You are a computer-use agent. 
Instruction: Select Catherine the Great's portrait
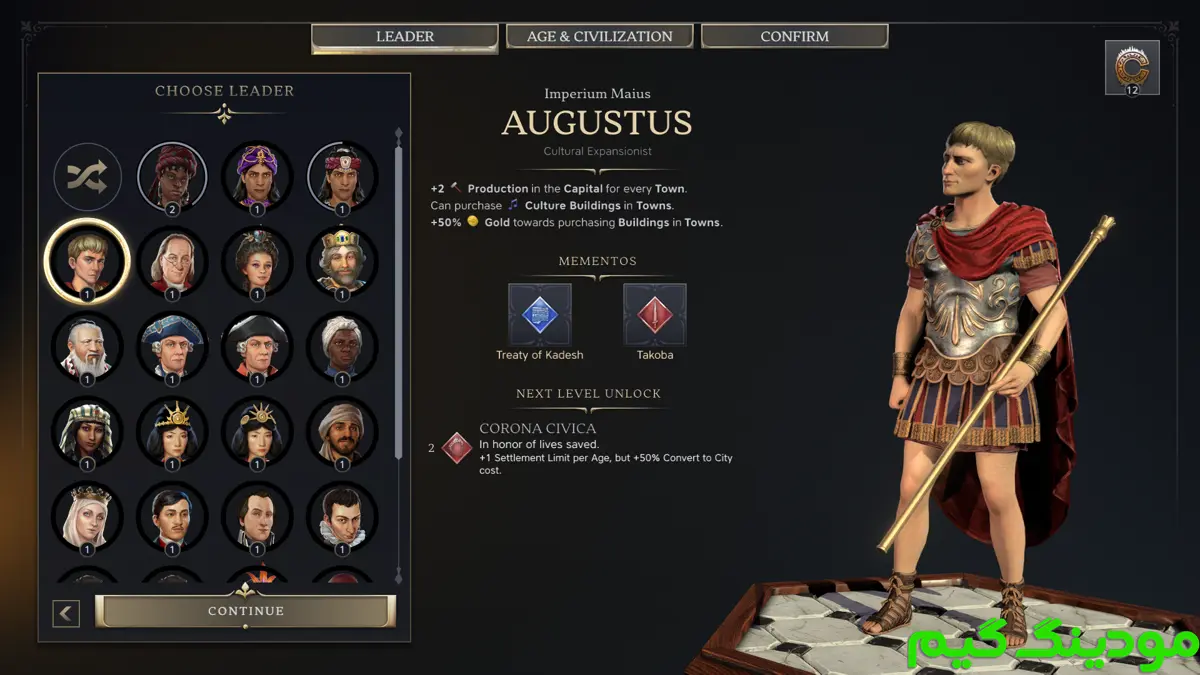[257, 261]
